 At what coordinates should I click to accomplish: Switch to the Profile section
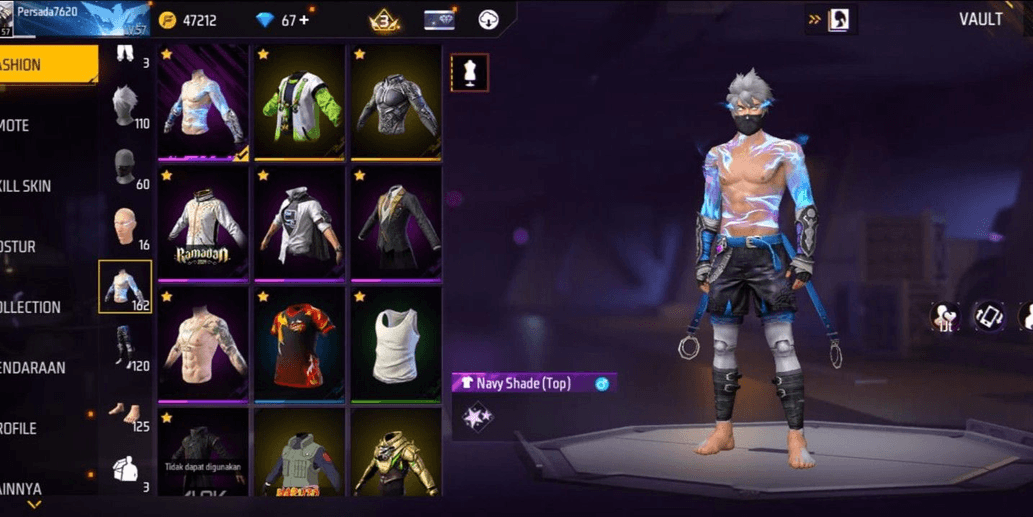coord(40,428)
